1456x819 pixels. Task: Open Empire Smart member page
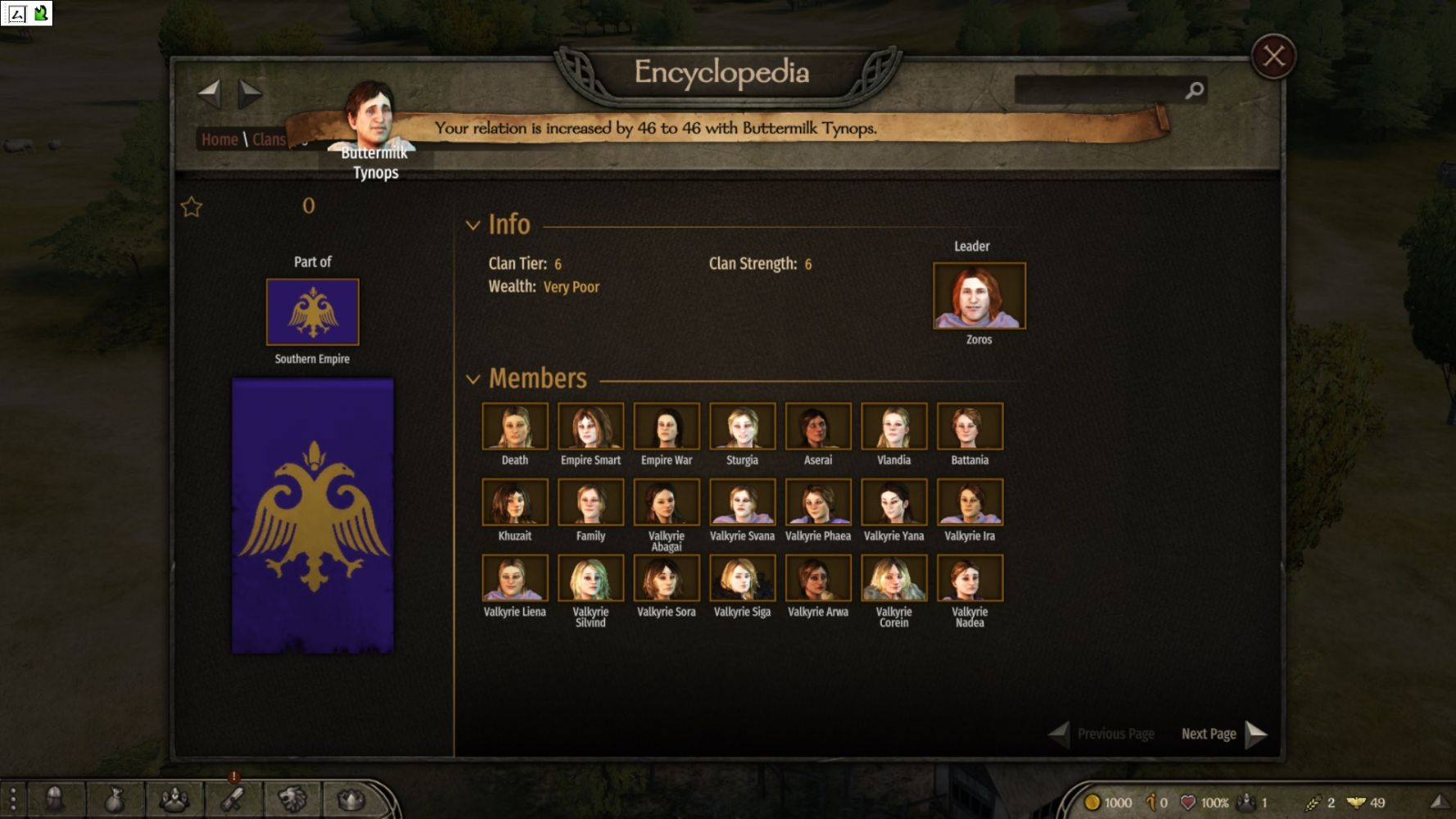tap(590, 426)
